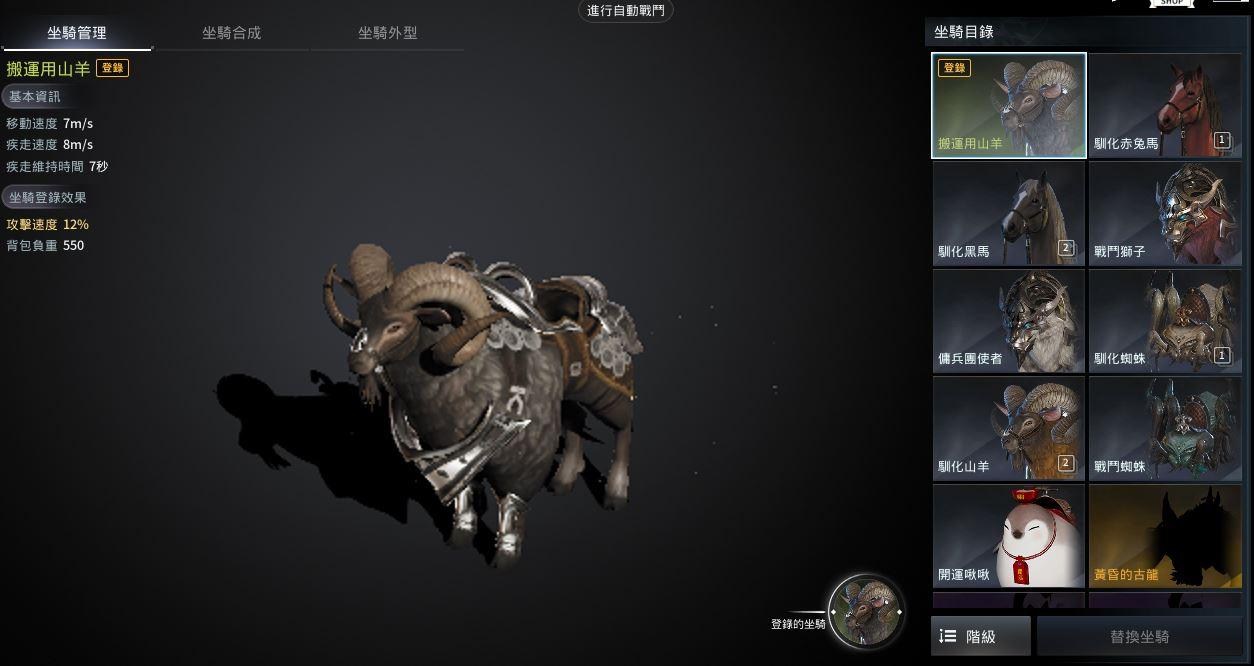Pick the 戰鬥獅子 mount tile
This screenshot has height=666, width=1254.
(x=1164, y=214)
